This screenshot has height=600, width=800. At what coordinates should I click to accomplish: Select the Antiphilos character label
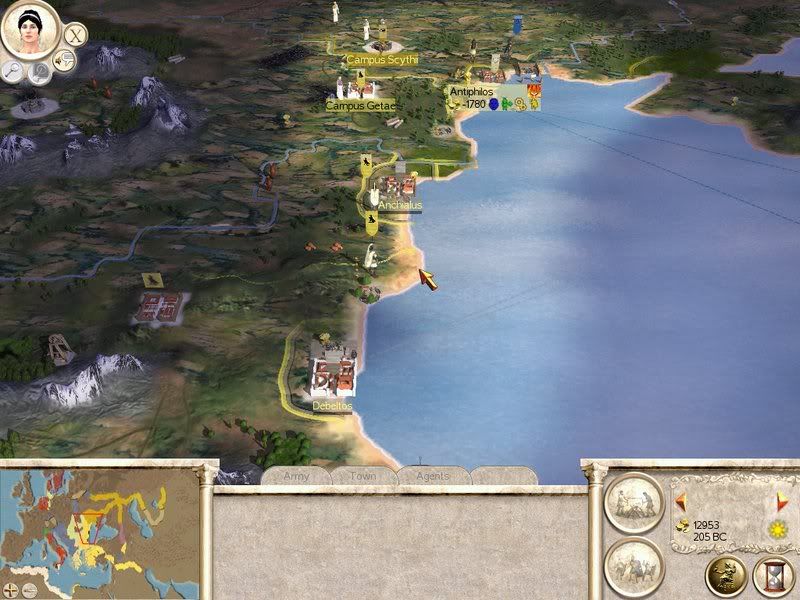pyautogui.click(x=471, y=91)
